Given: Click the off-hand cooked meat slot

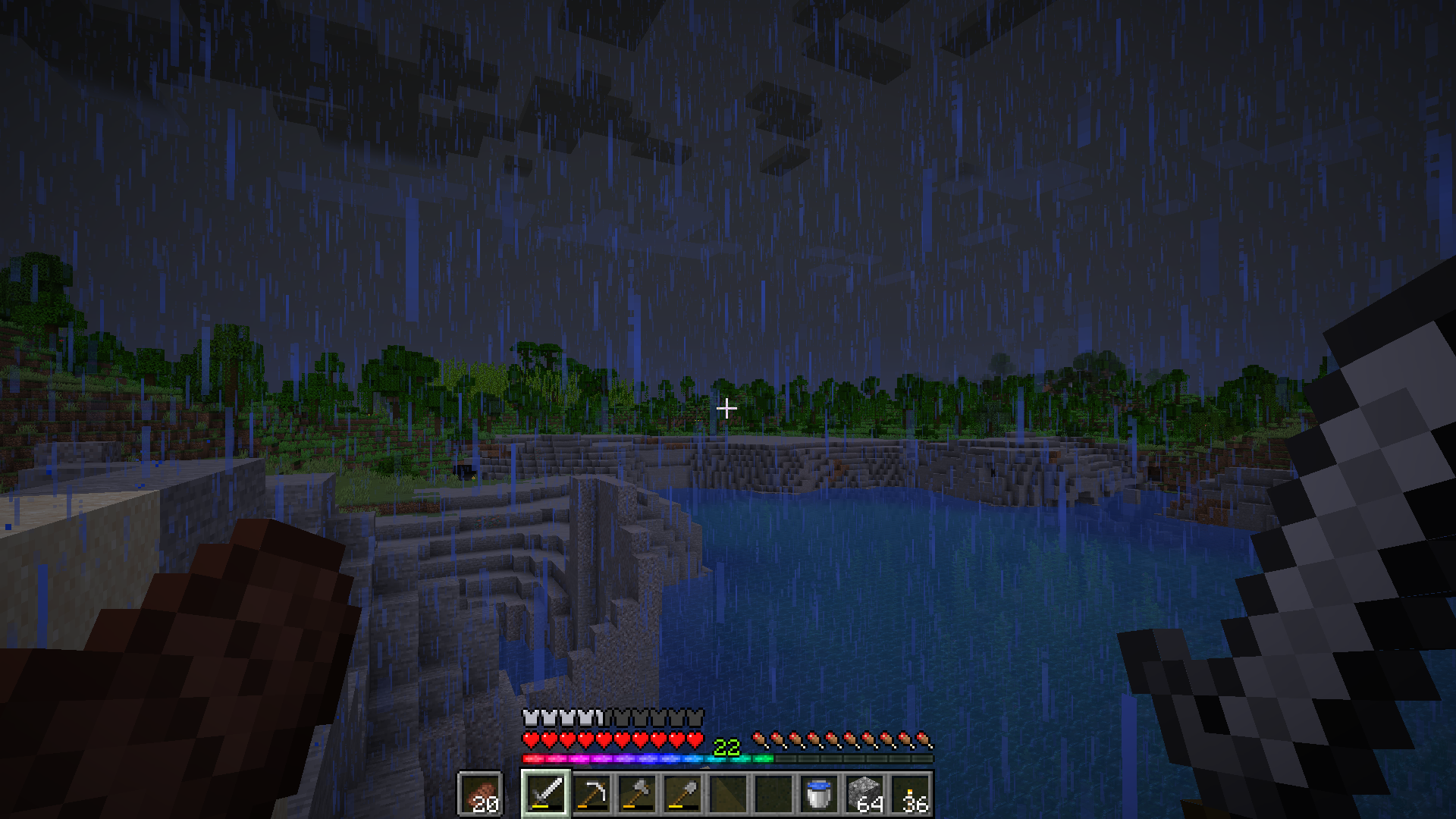Looking at the screenshot, I should [480, 794].
